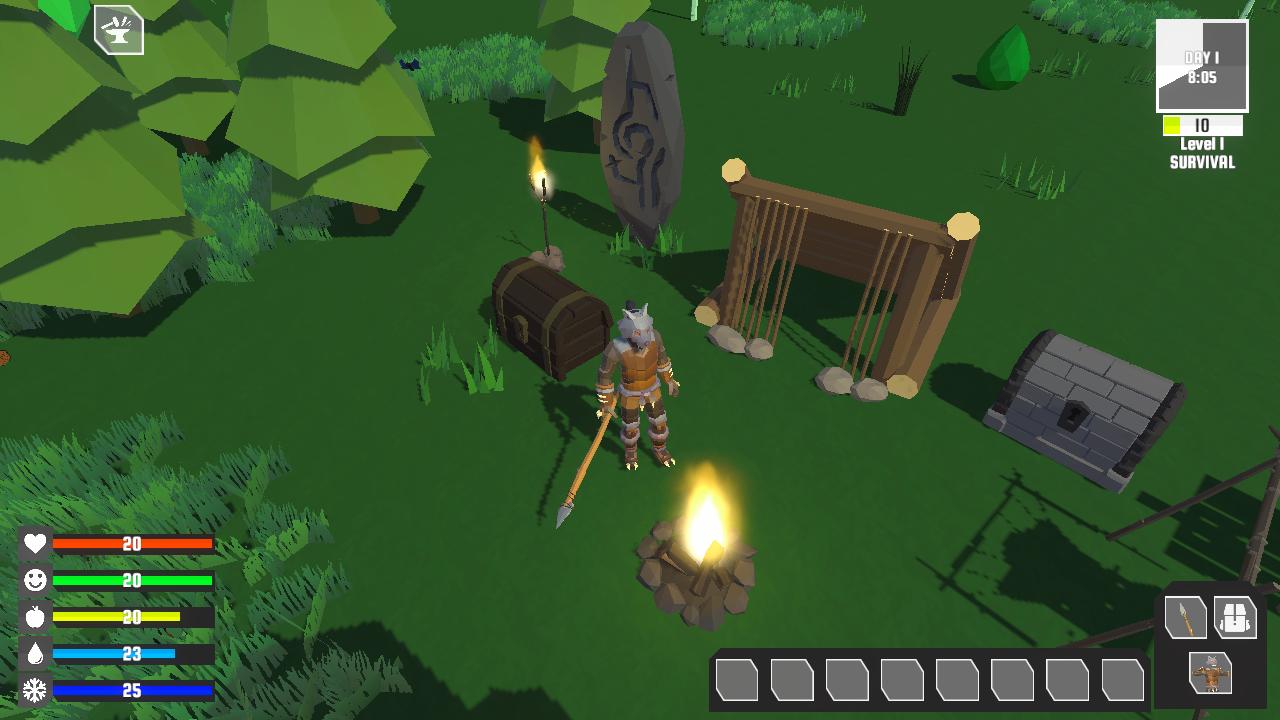Open the character equipment icon
Image resolution: width=1280 pixels, height=720 pixels.
coord(1211,675)
